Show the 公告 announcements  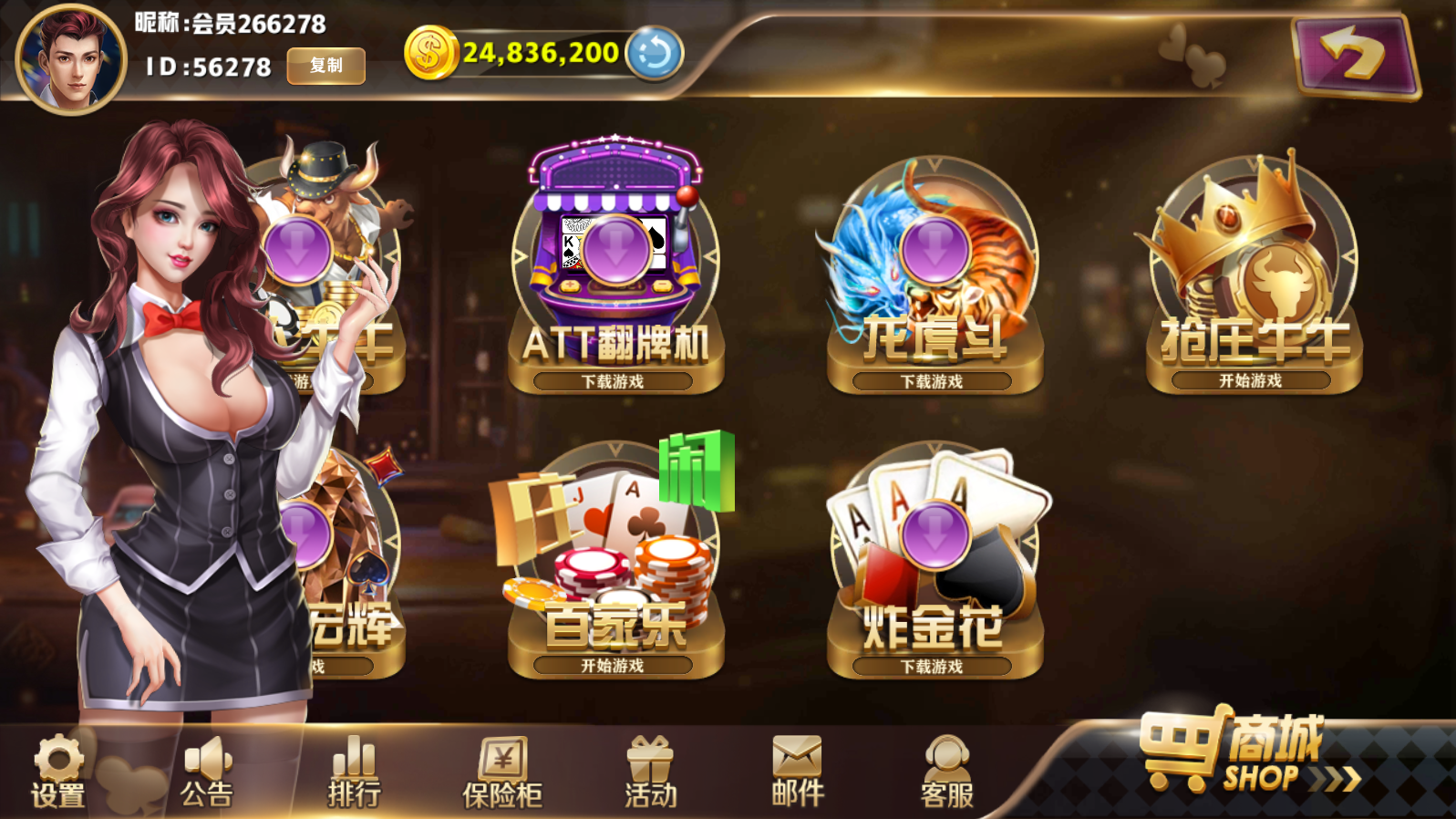click(207, 772)
